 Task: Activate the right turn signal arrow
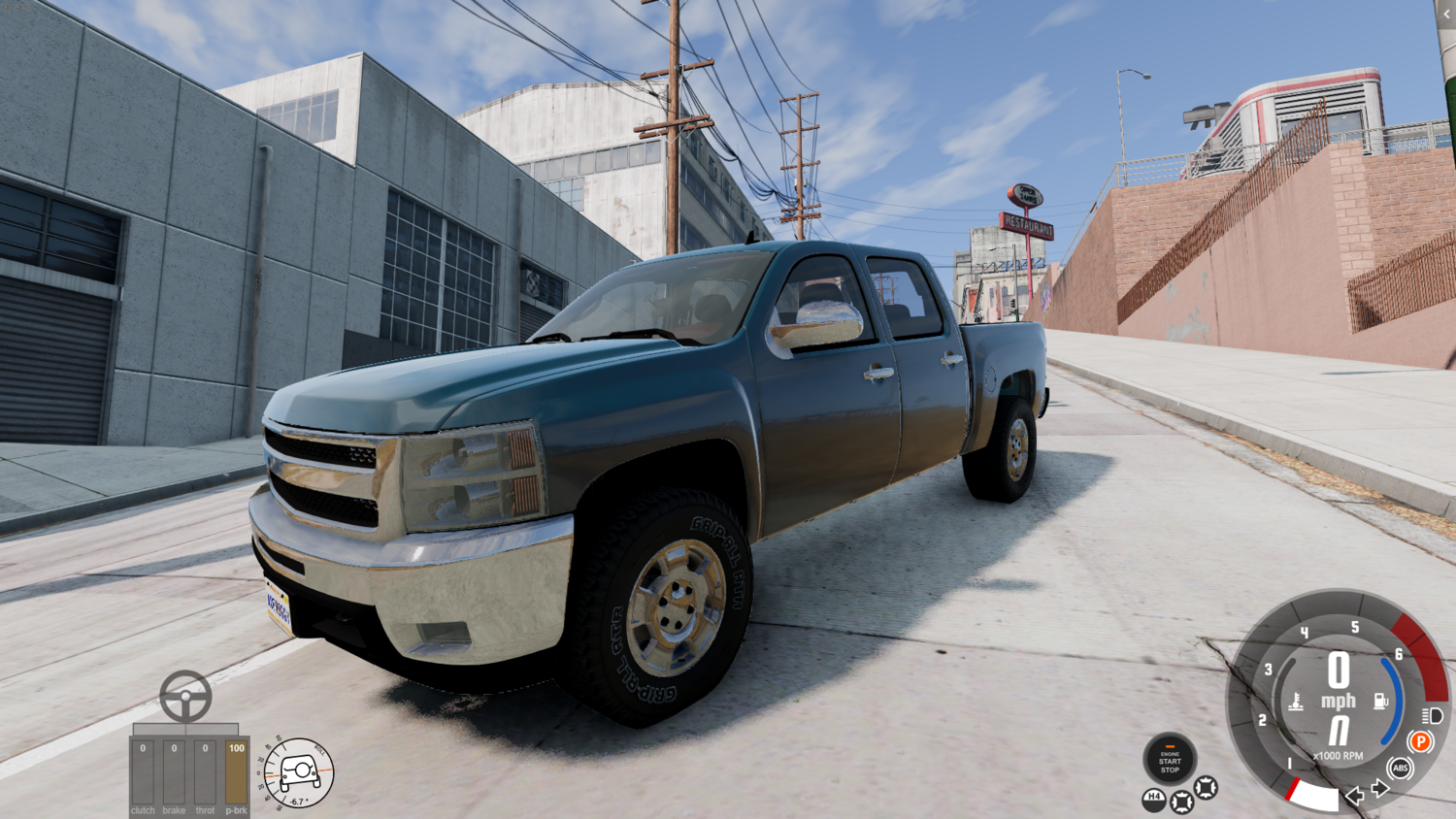pyautogui.click(x=1379, y=787)
